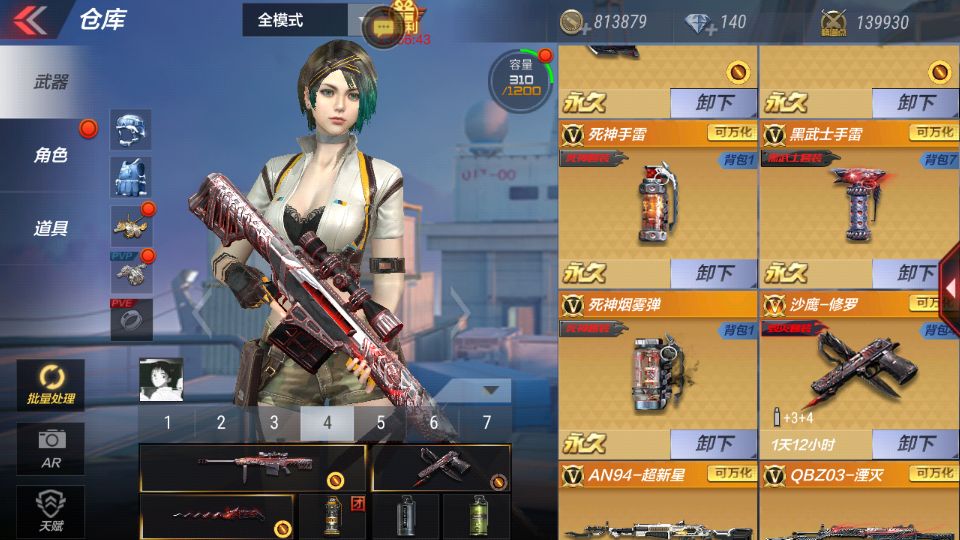Open the AR camera view
This screenshot has width=960, height=540.
50,448
